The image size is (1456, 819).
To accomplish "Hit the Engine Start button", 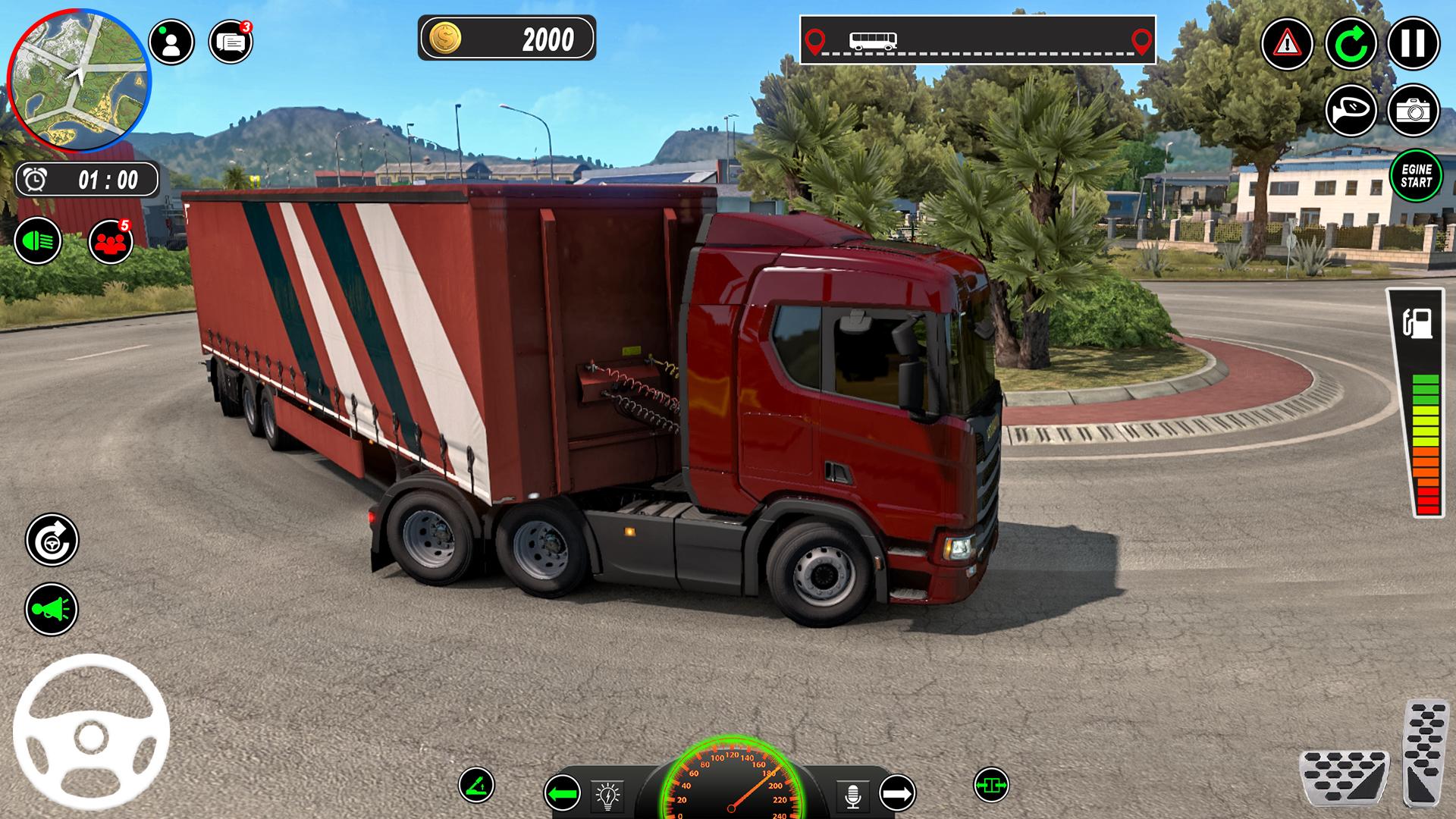I will 1416,176.
